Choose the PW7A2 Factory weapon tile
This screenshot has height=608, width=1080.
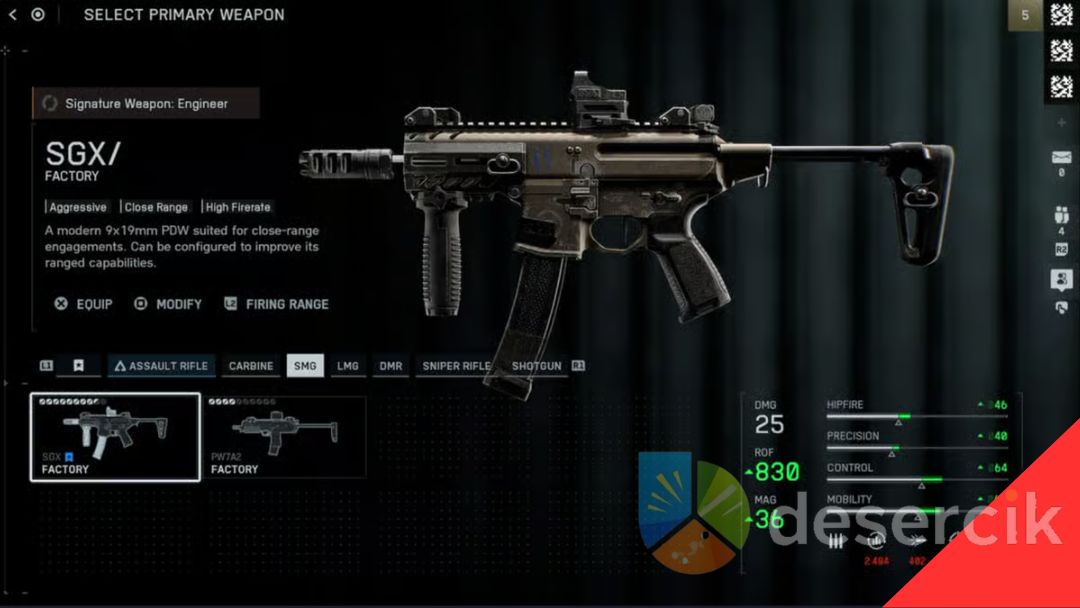(284, 437)
